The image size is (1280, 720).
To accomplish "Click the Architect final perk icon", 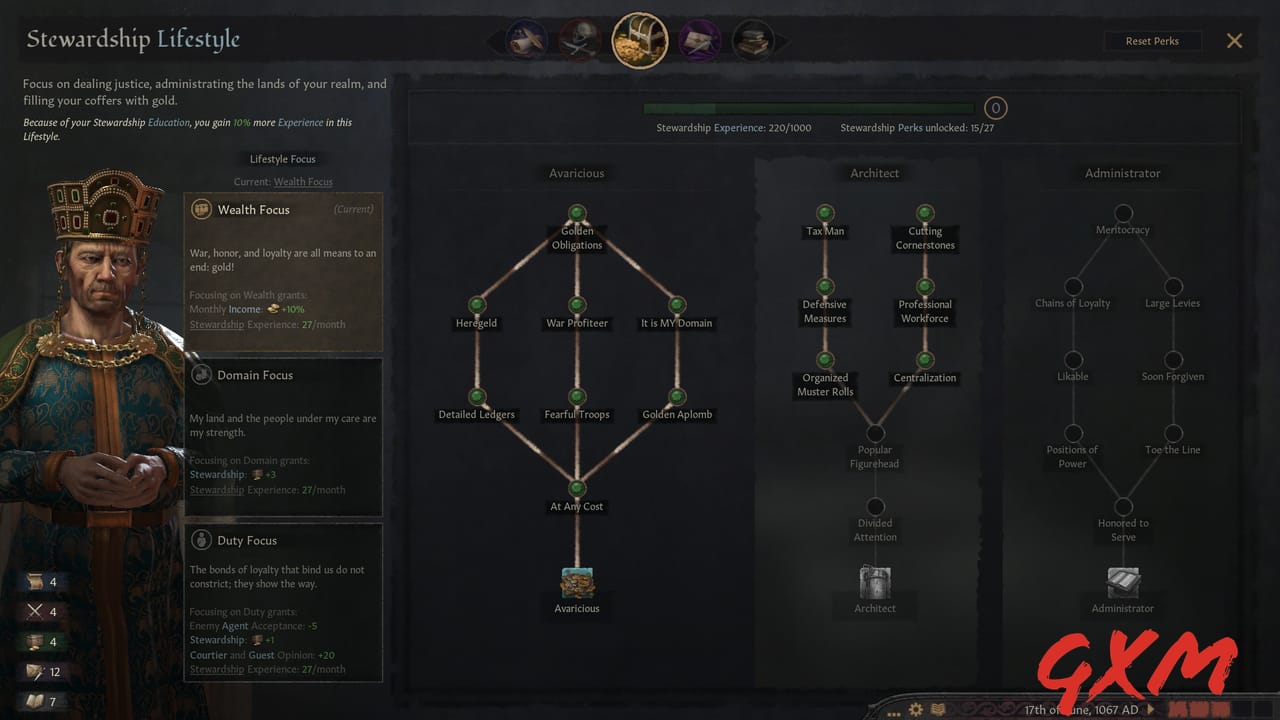I will (x=875, y=582).
